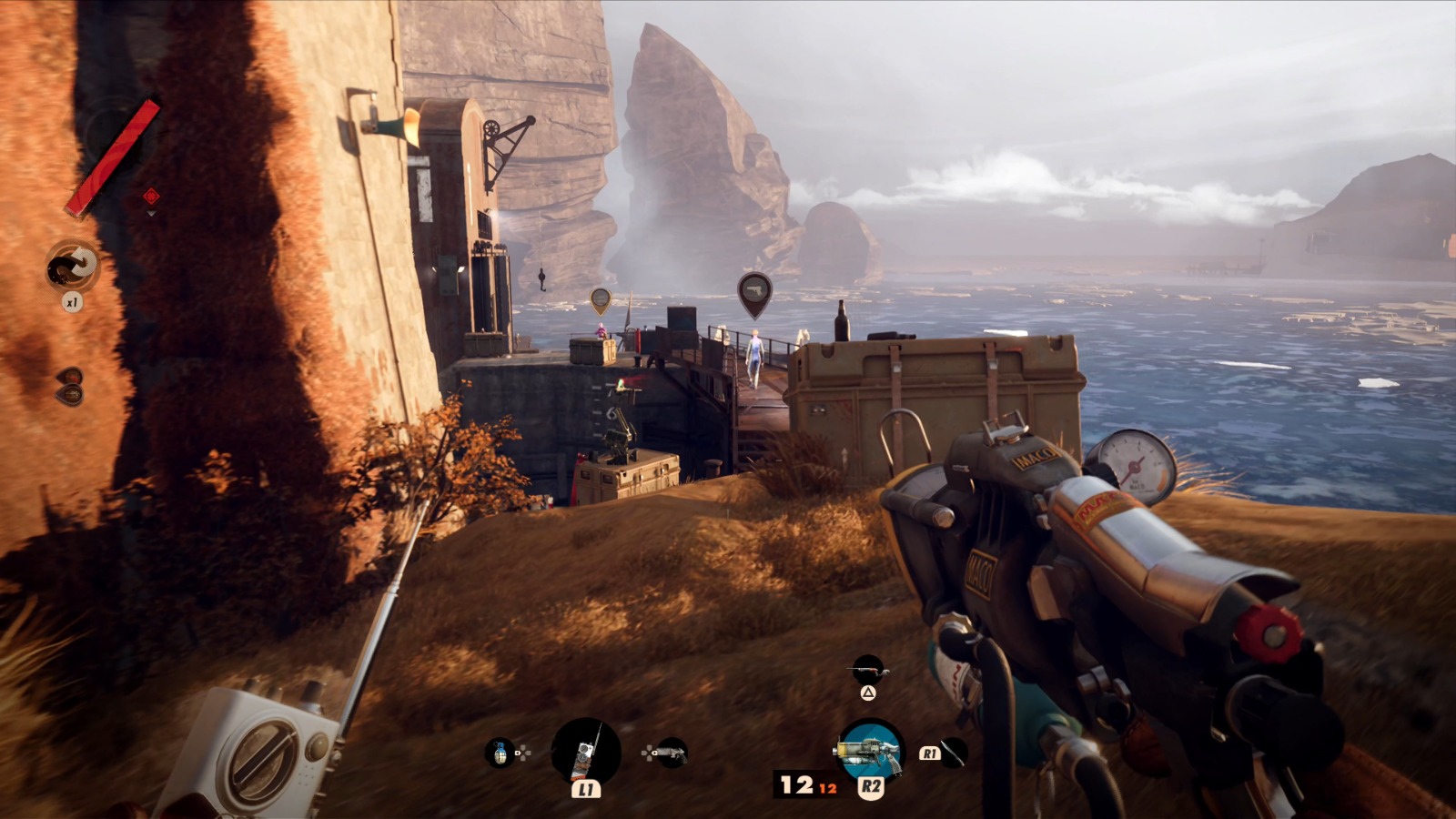Pick the left-hand pistol weapon icon

click(x=672, y=753)
